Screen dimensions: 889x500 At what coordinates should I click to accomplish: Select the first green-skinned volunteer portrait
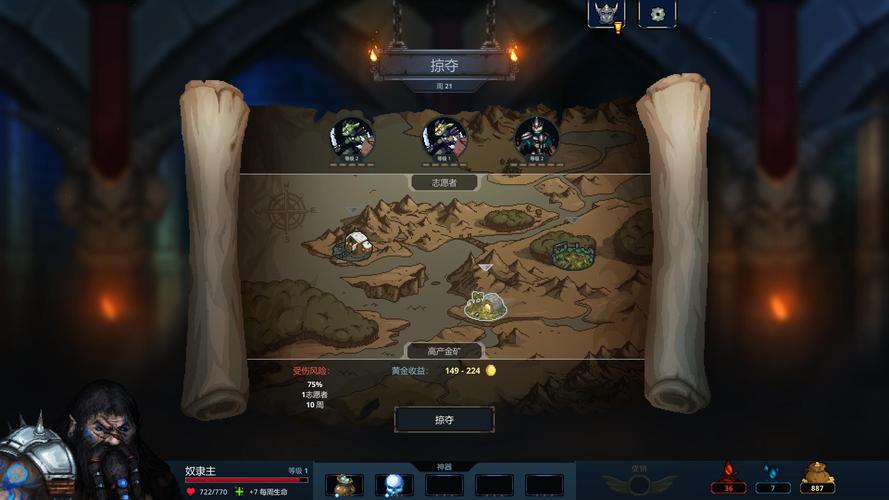[352, 138]
